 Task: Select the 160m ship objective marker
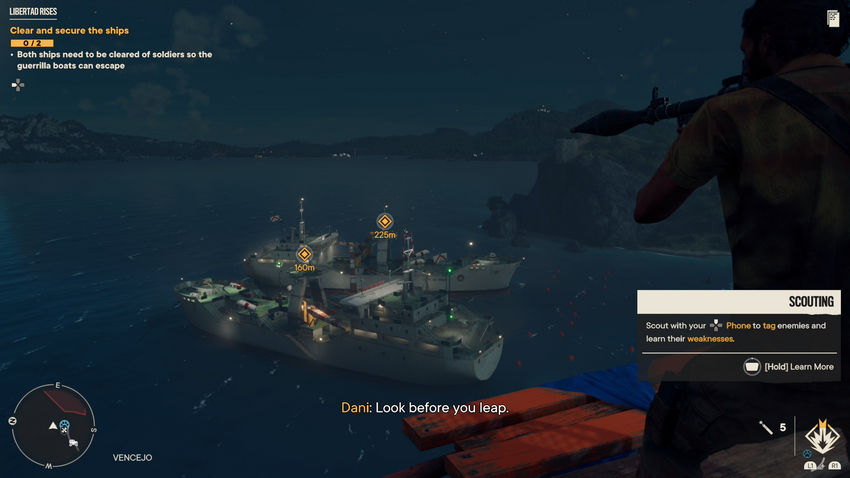[x=304, y=254]
